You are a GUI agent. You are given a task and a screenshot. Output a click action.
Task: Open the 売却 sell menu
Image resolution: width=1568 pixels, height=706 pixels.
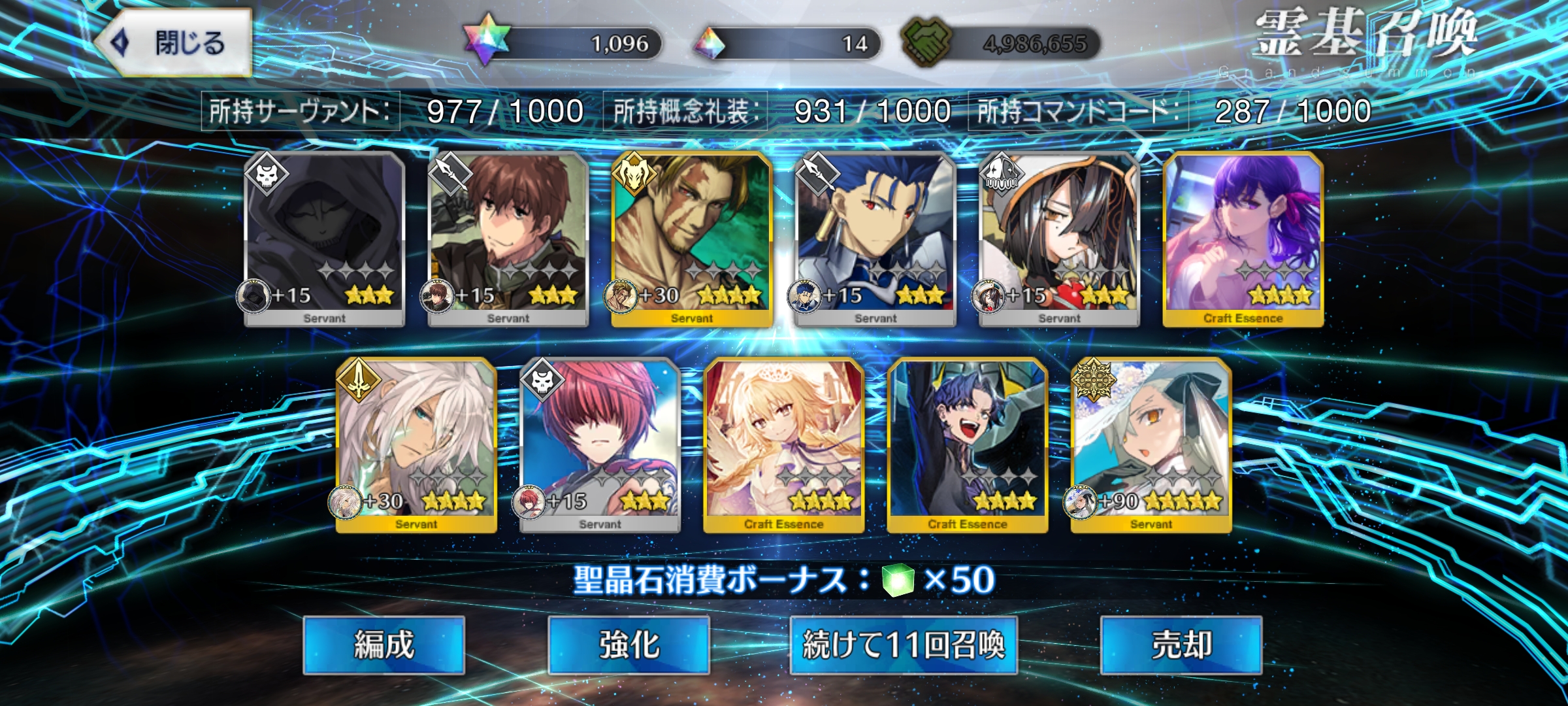point(1181,645)
